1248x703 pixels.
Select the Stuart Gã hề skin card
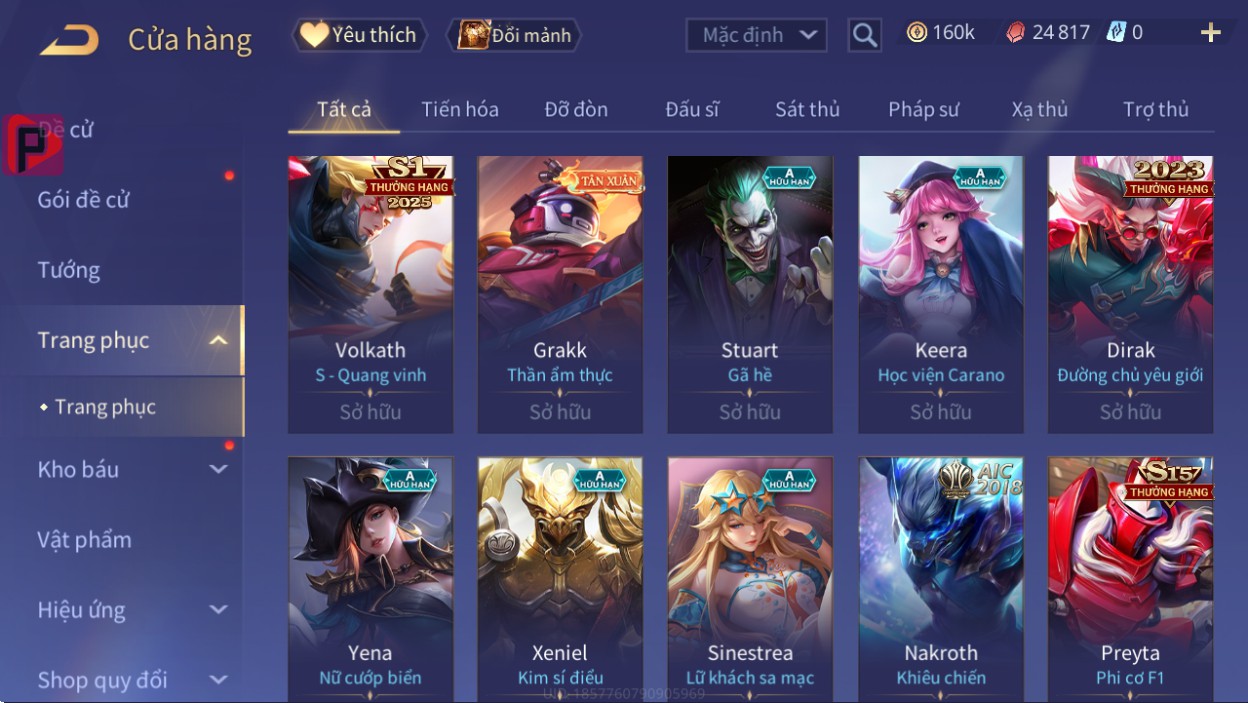coord(750,293)
